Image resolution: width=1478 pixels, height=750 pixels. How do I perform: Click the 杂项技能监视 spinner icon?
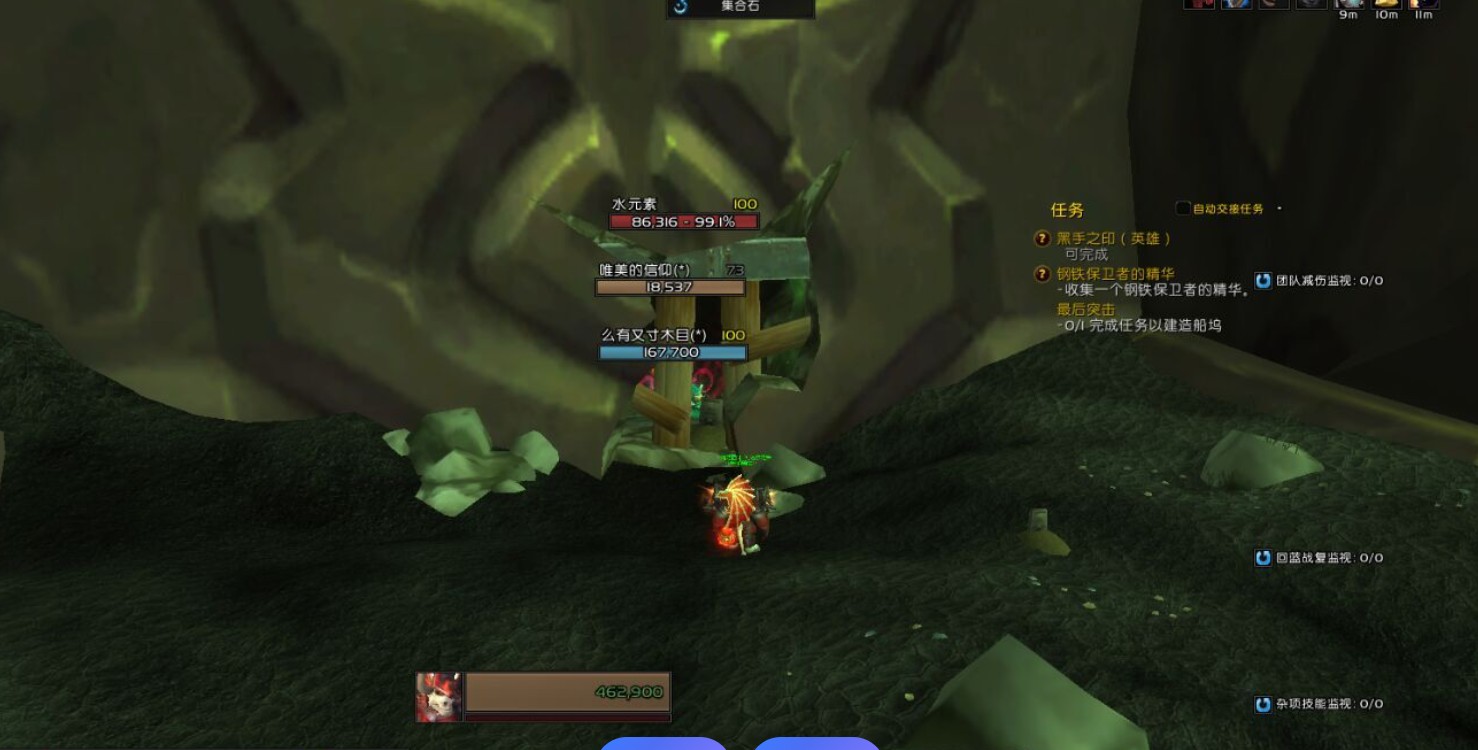1263,704
